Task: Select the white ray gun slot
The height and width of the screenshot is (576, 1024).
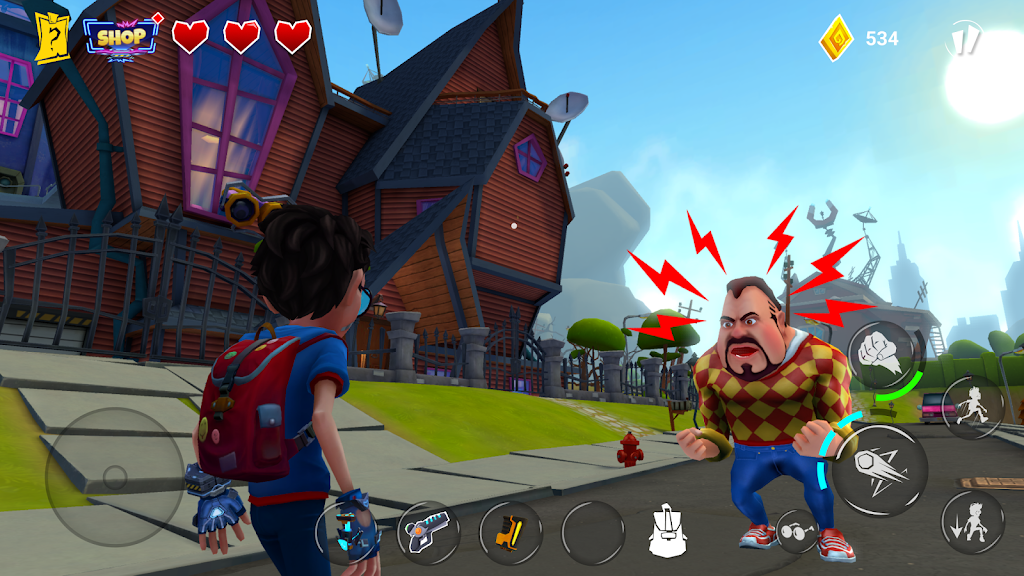Action: click(429, 532)
